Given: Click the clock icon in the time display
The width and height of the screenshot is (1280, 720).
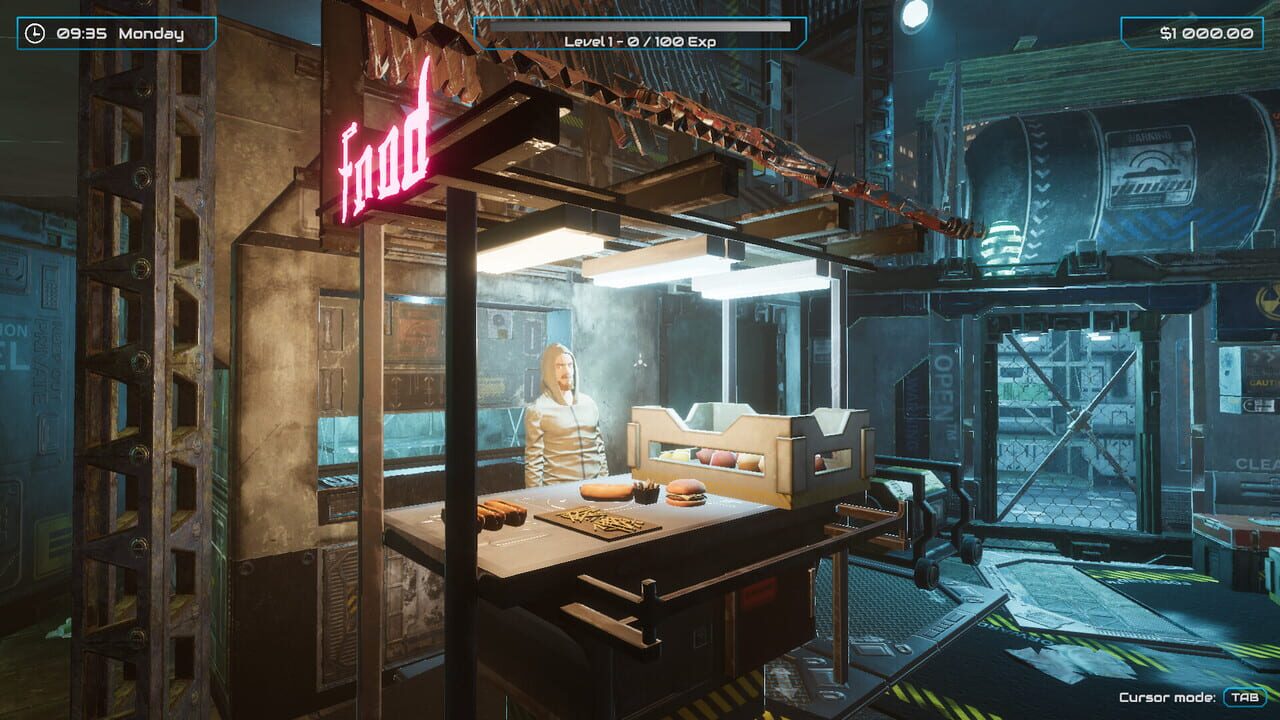Looking at the screenshot, I should [34, 32].
